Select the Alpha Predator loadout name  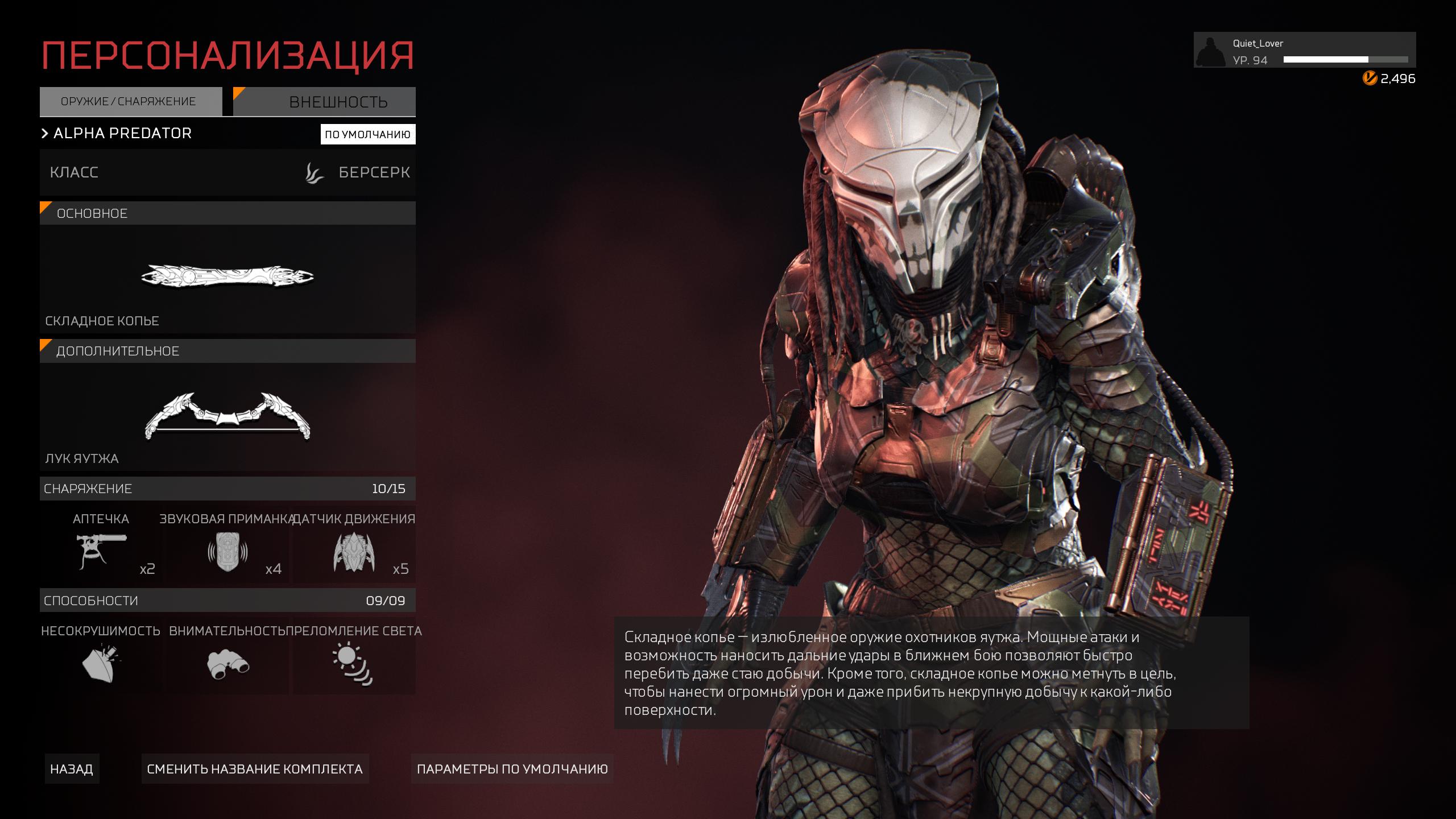point(122,134)
